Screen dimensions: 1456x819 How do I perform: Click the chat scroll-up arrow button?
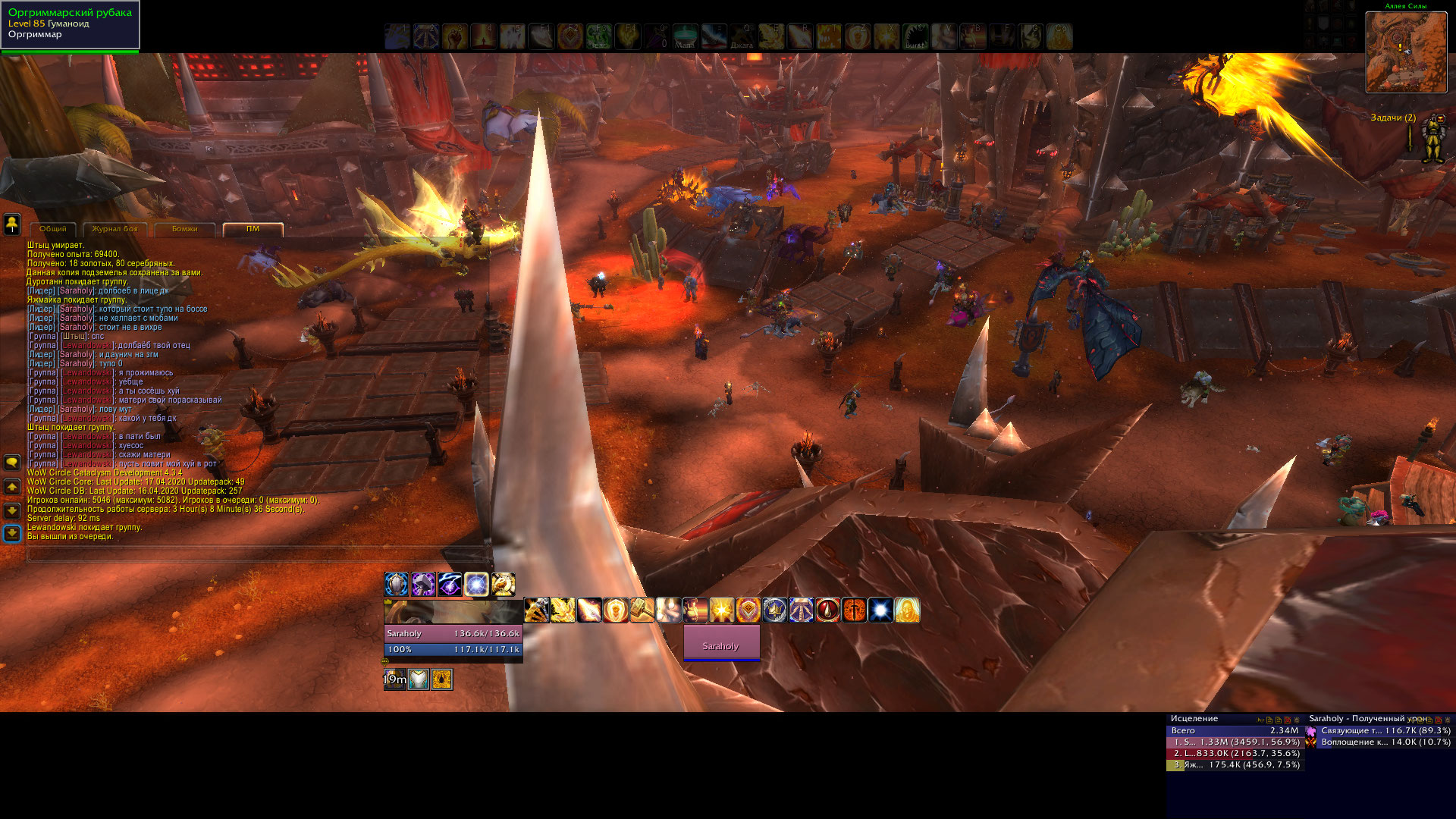pyautogui.click(x=12, y=487)
